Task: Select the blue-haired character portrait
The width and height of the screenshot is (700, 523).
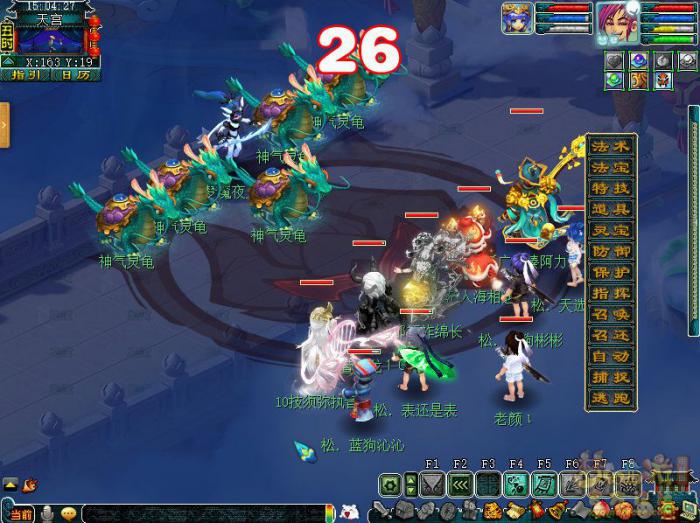Action: [517, 20]
